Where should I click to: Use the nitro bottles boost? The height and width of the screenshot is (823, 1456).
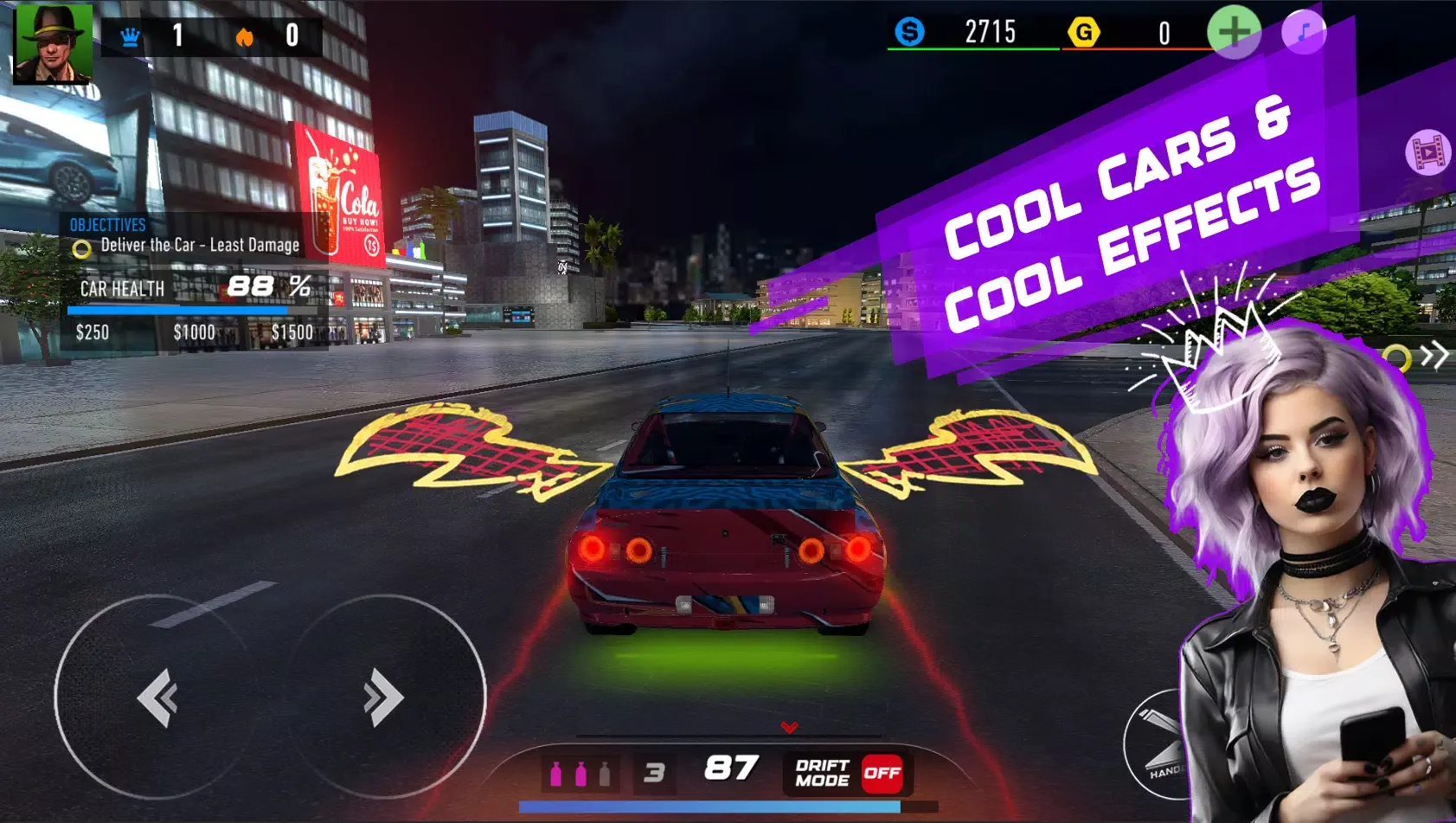coord(580,773)
